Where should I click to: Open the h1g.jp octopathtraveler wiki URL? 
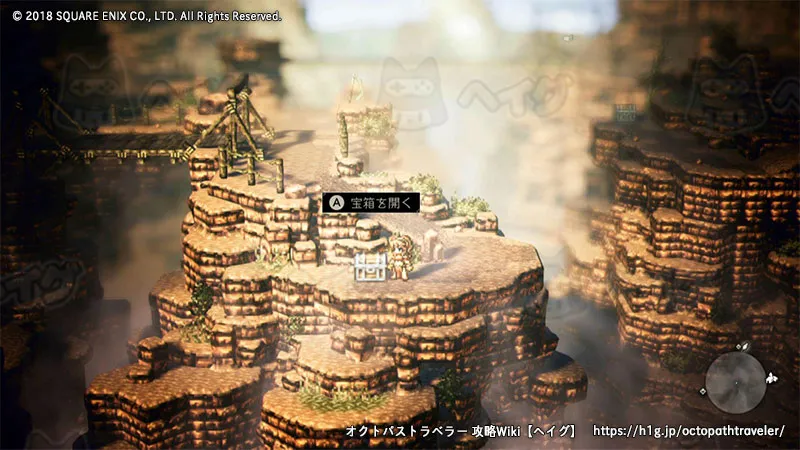[689, 431]
